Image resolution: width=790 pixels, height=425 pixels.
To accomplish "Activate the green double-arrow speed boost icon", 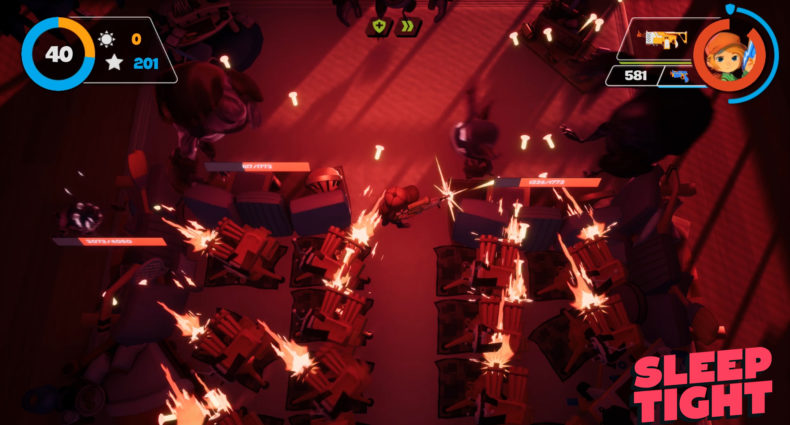I will (407, 27).
